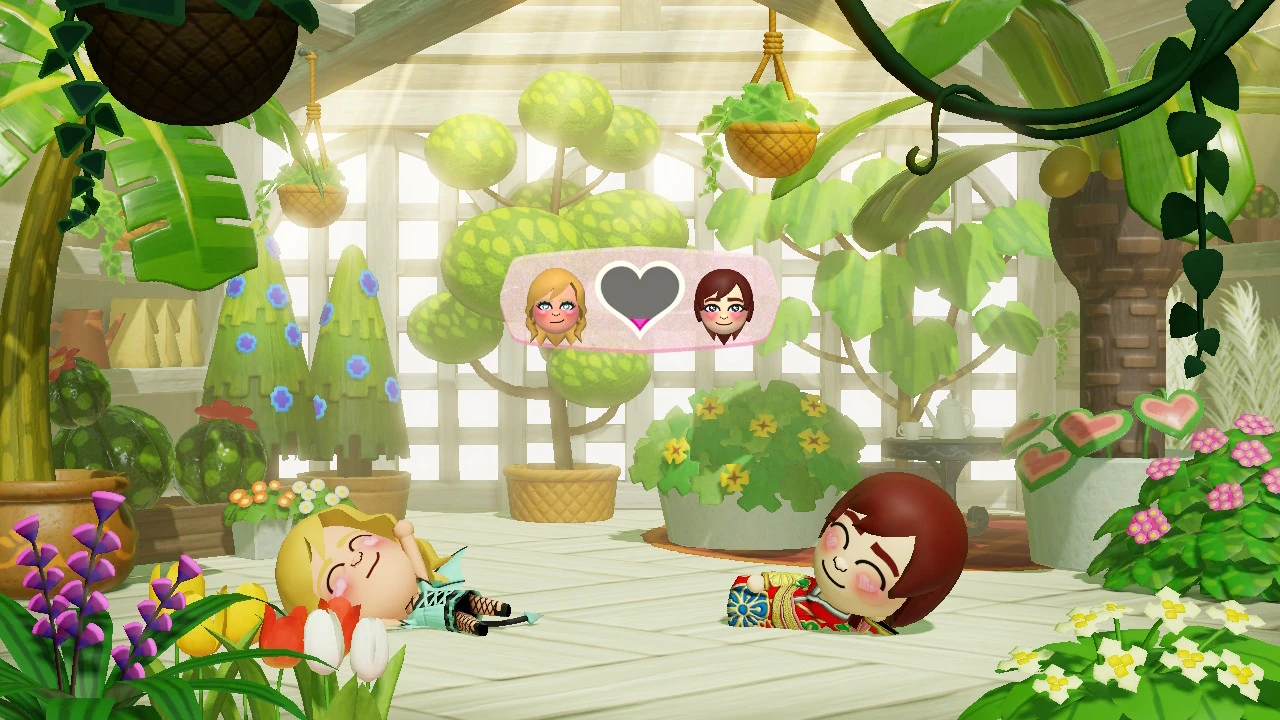Screen dimensions: 1280x720
Task: Select the brown-haired Mii face icon
Action: 726,300
